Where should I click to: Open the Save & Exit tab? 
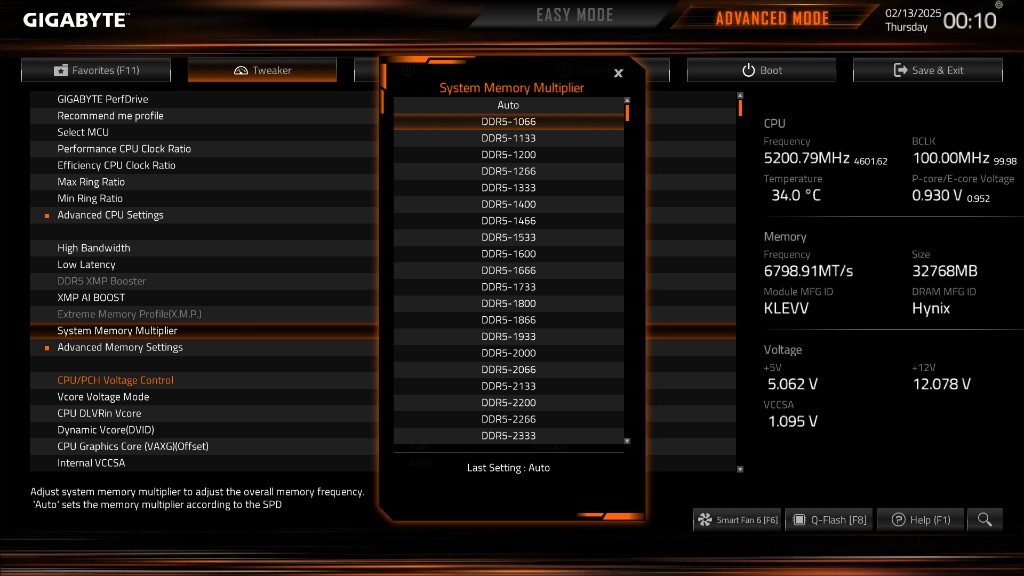coord(927,70)
